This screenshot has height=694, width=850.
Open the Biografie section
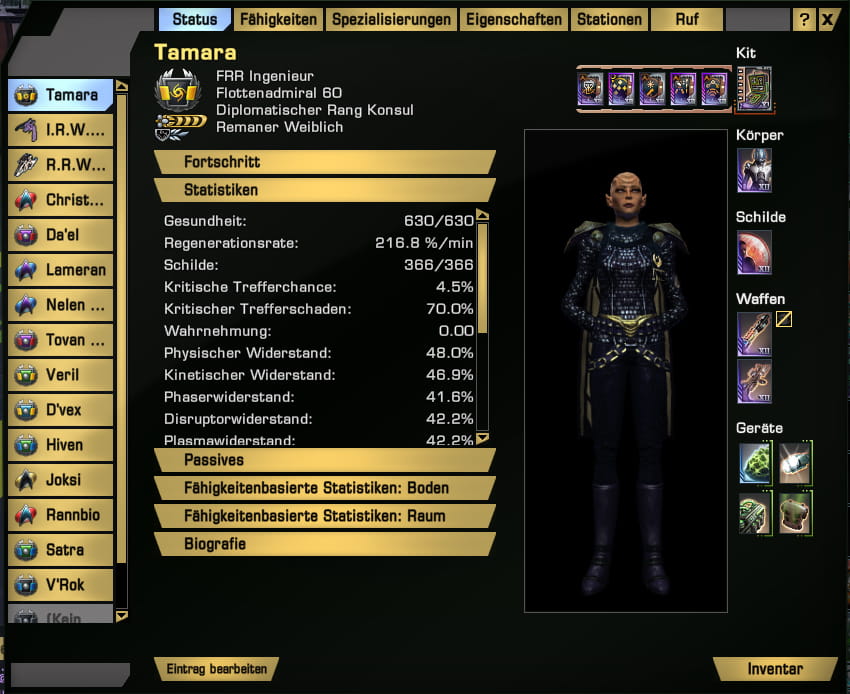click(325, 544)
